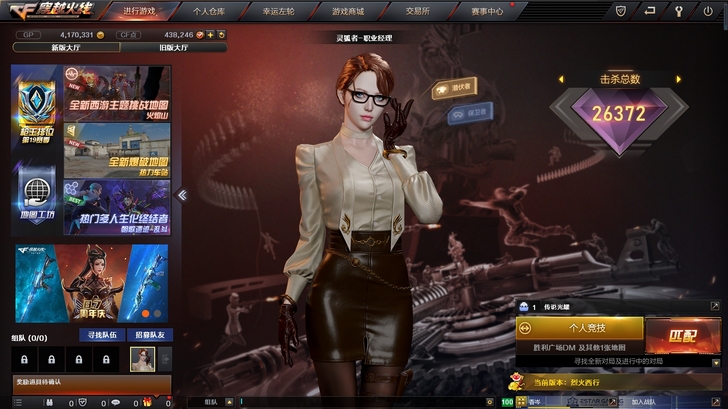728x409 pixels.
Task: Open the 游戏商城 game store tab
Action: pyautogui.click(x=346, y=12)
